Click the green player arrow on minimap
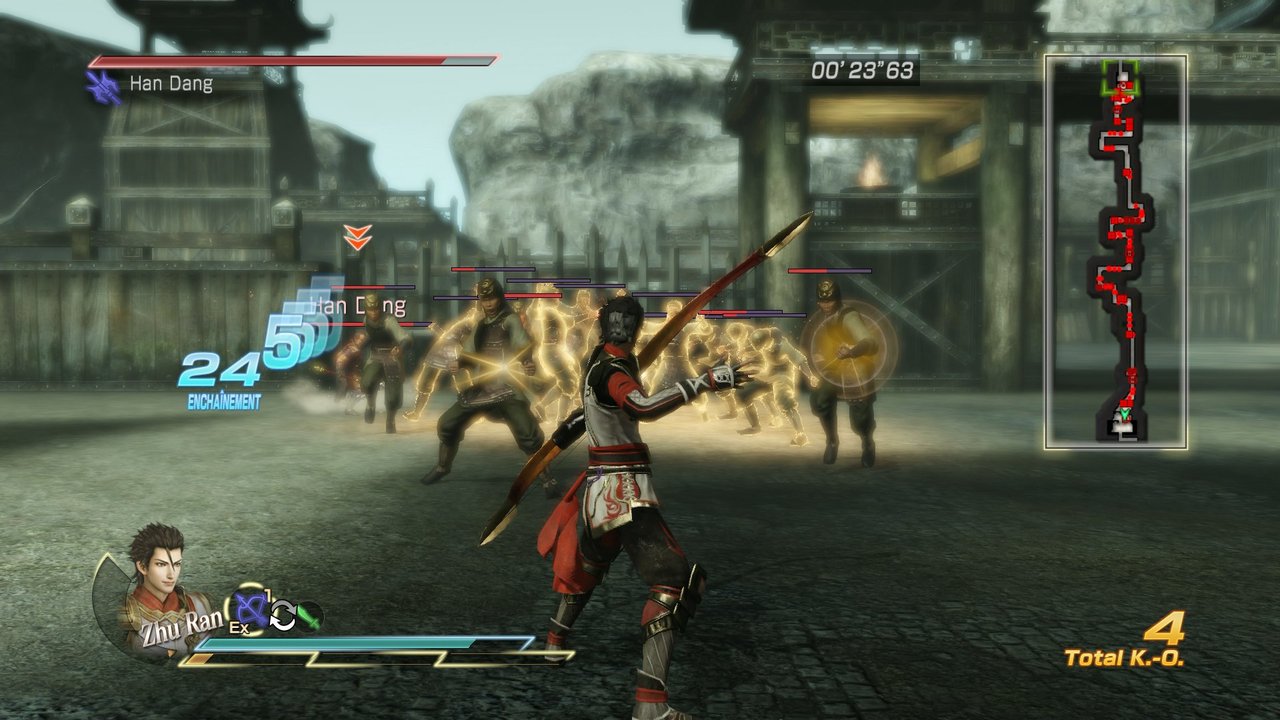This screenshot has width=1280, height=720. click(1126, 414)
